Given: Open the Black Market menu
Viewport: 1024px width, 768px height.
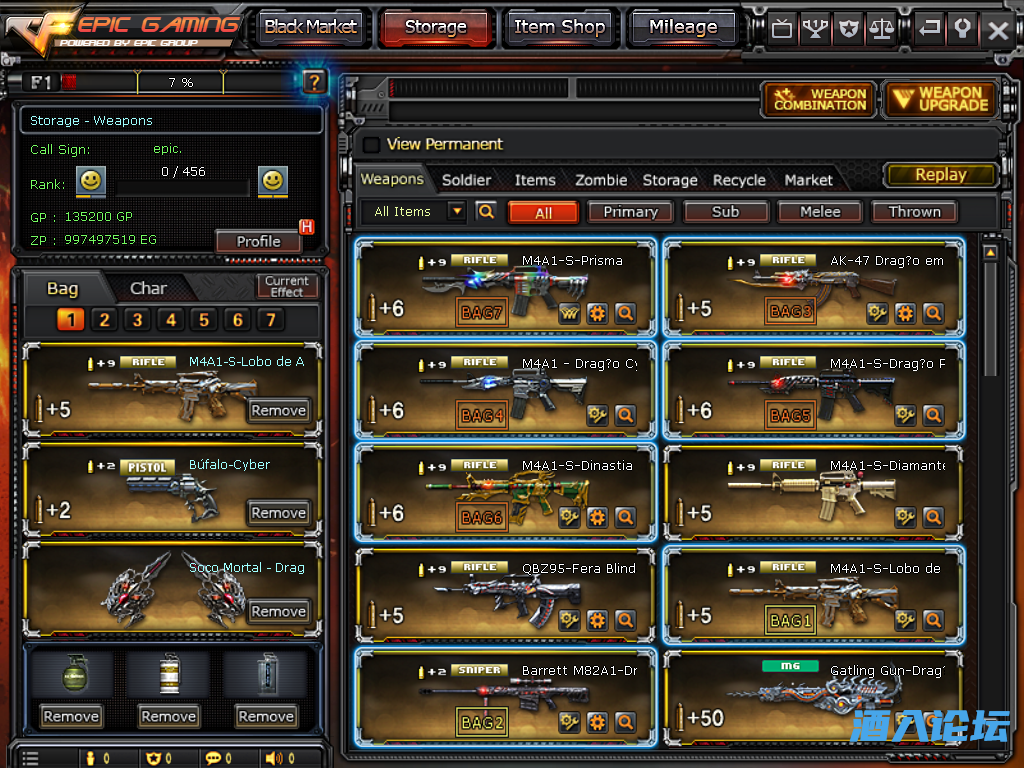Looking at the screenshot, I should 310,28.
